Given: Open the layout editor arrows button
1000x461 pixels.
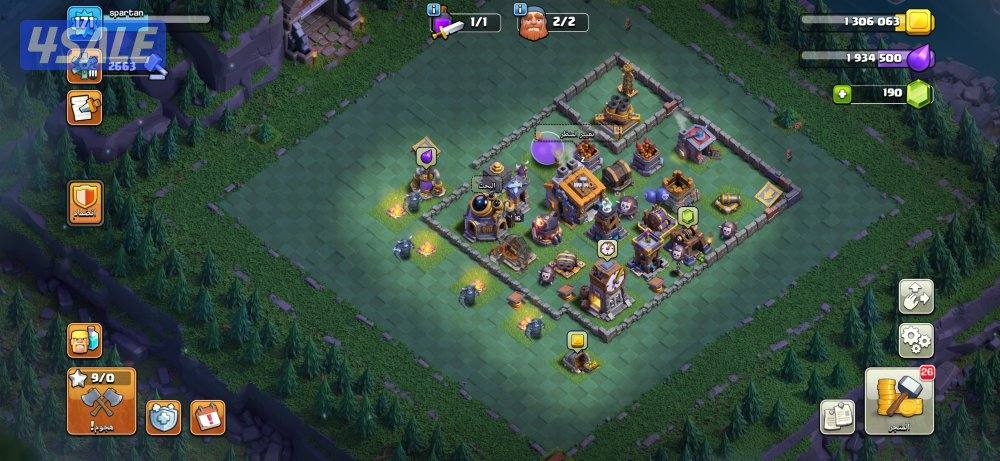Looking at the screenshot, I should (x=915, y=297).
